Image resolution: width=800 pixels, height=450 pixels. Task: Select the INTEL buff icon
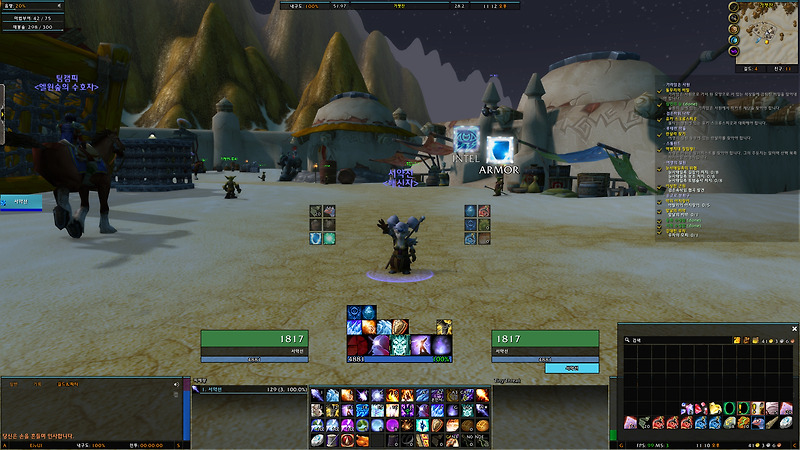point(465,141)
